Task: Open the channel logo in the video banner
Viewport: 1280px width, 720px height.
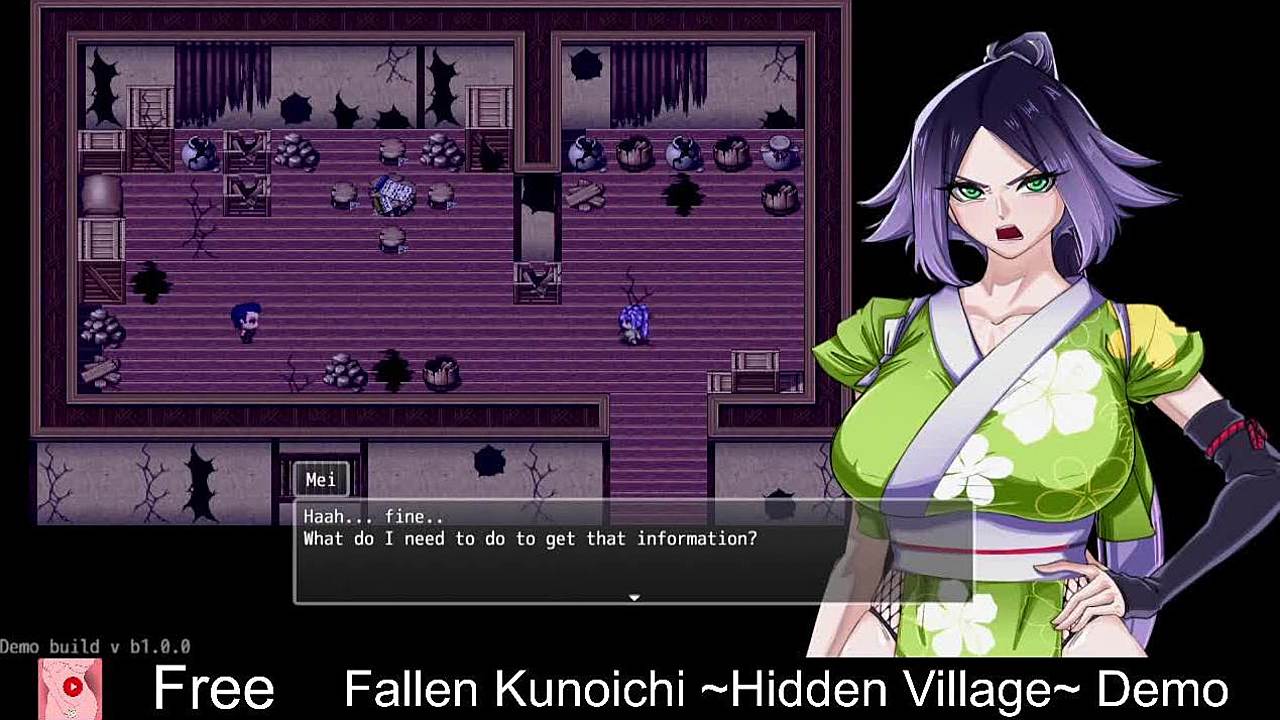Action: (71, 688)
